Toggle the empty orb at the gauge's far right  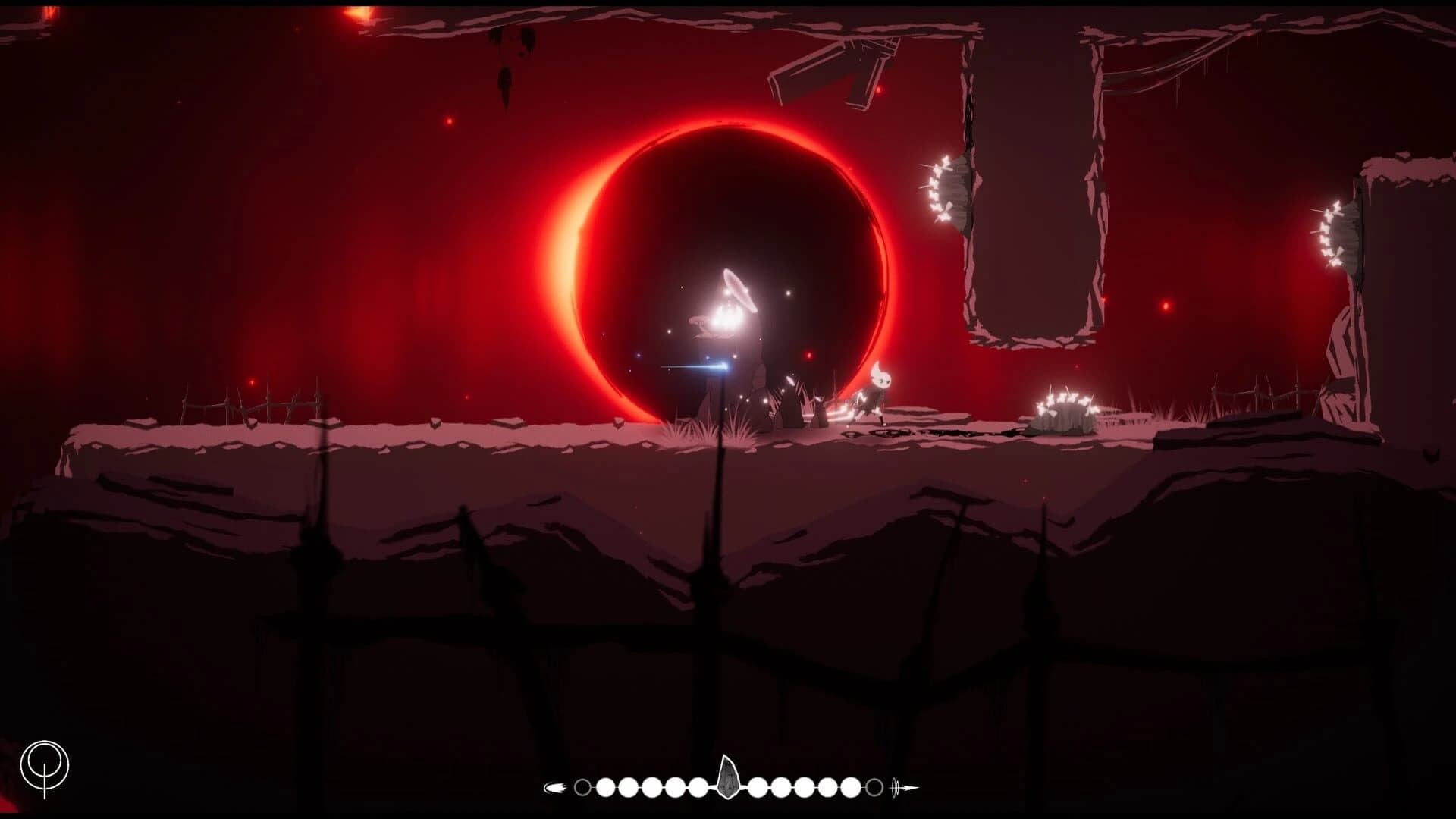click(874, 786)
